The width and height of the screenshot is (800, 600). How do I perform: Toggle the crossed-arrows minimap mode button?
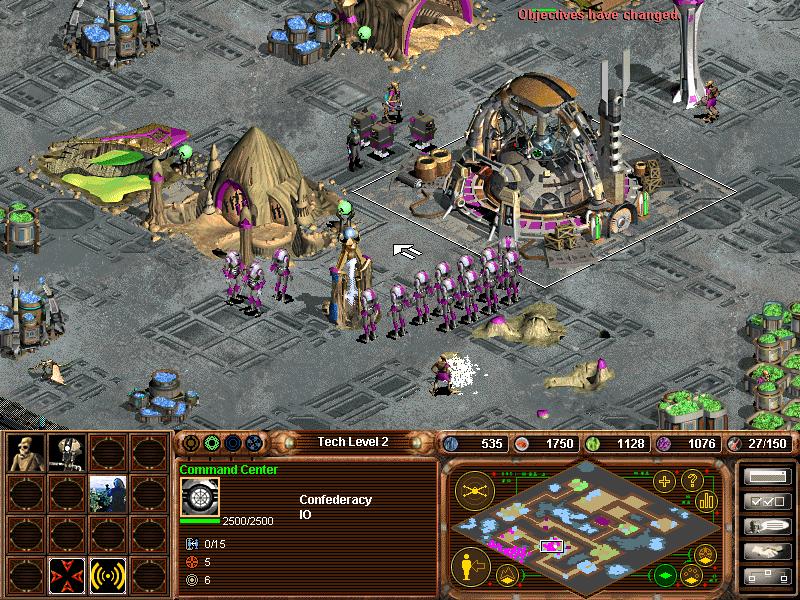[x=471, y=490]
